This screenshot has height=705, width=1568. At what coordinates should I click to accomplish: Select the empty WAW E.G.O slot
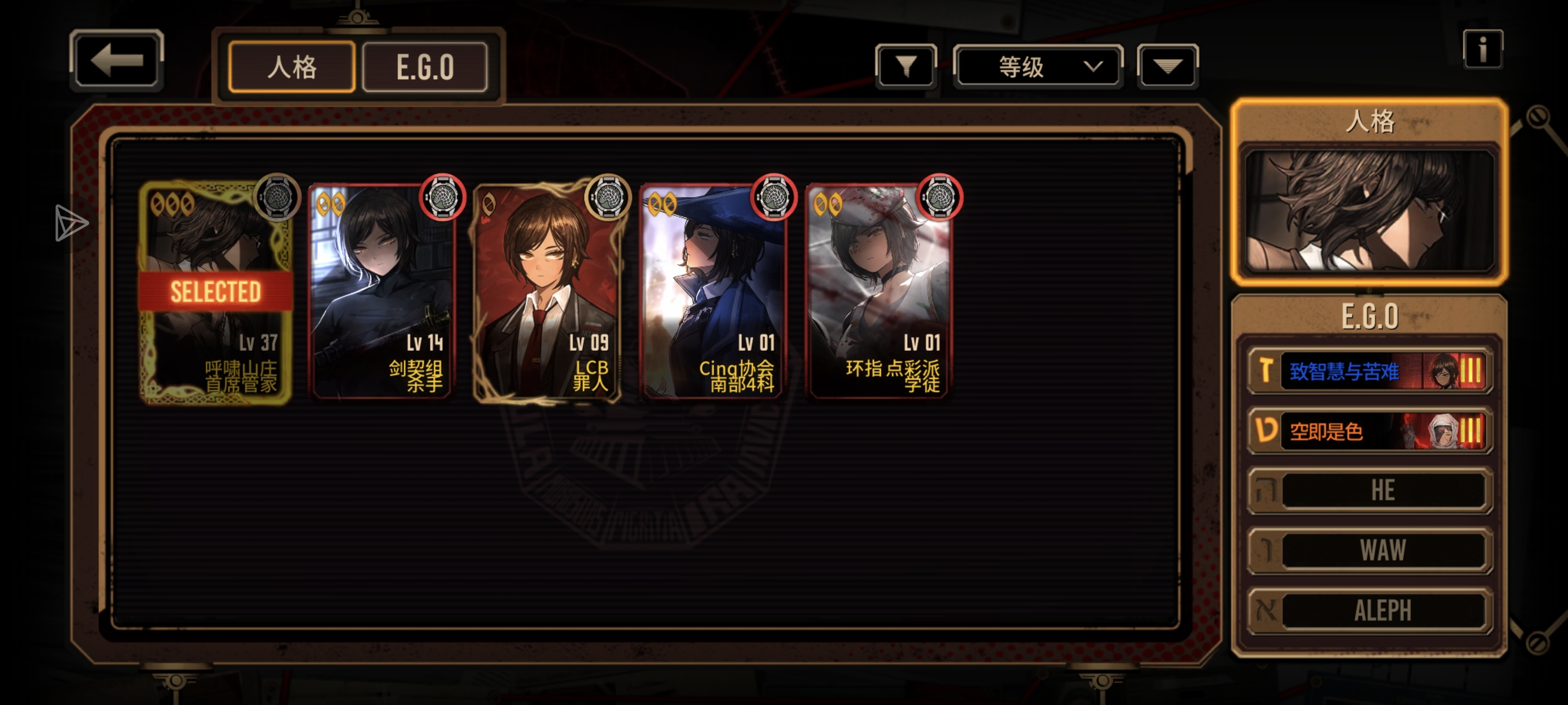tap(1369, 551)
